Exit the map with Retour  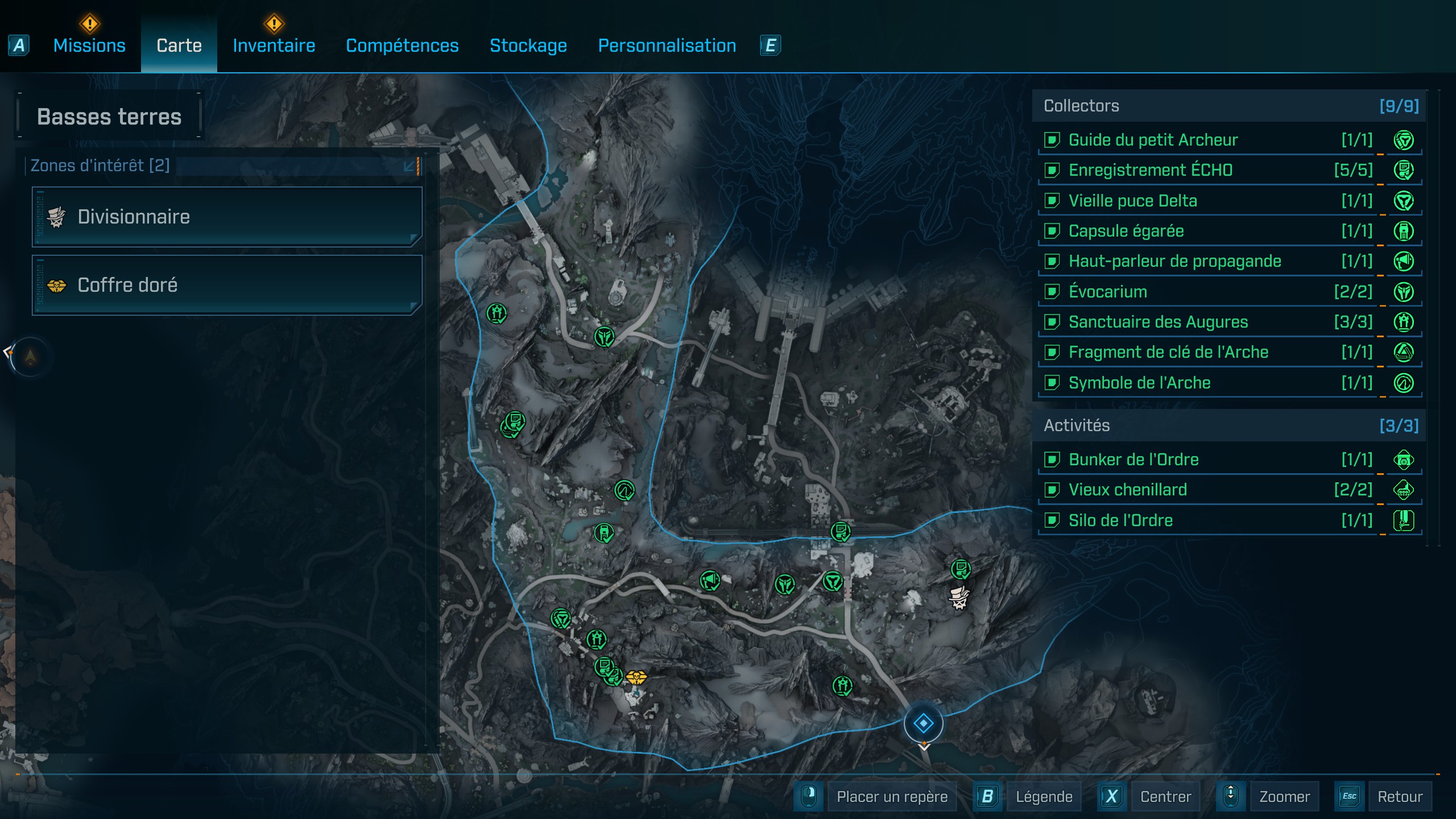(1400, 797)
